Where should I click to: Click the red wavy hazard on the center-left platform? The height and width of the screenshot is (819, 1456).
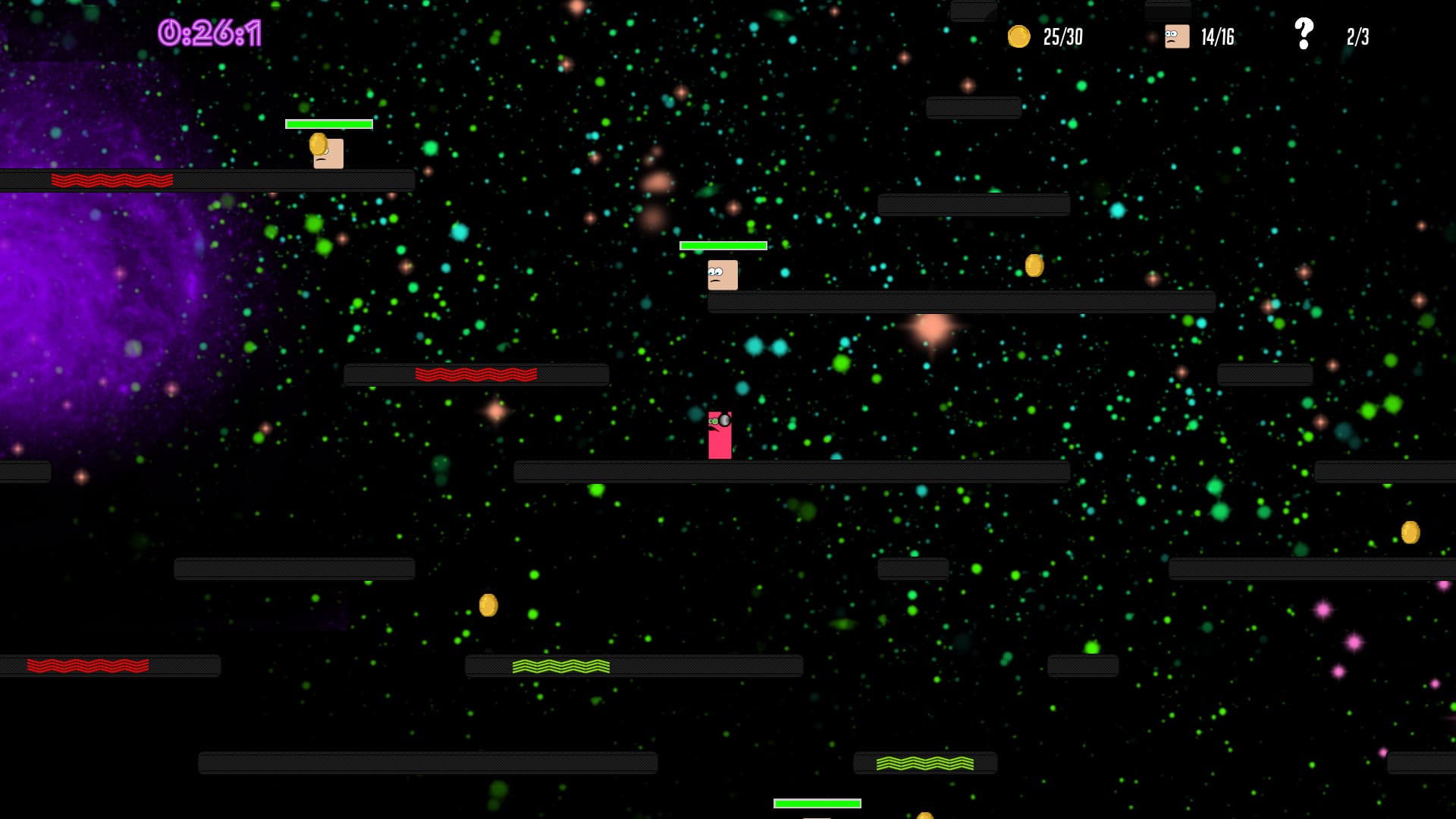point(476,373)
